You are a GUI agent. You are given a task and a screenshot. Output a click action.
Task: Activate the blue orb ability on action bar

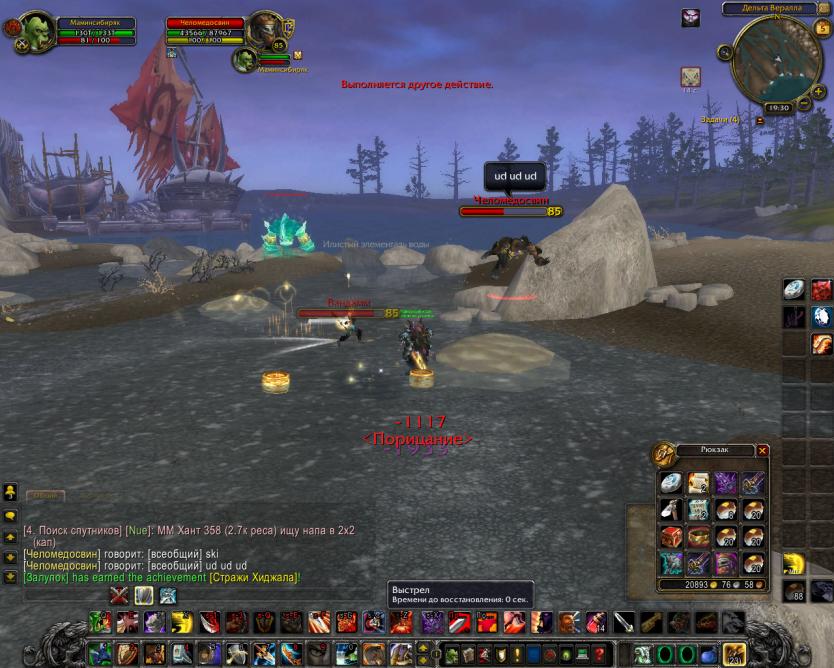[708, 655]
